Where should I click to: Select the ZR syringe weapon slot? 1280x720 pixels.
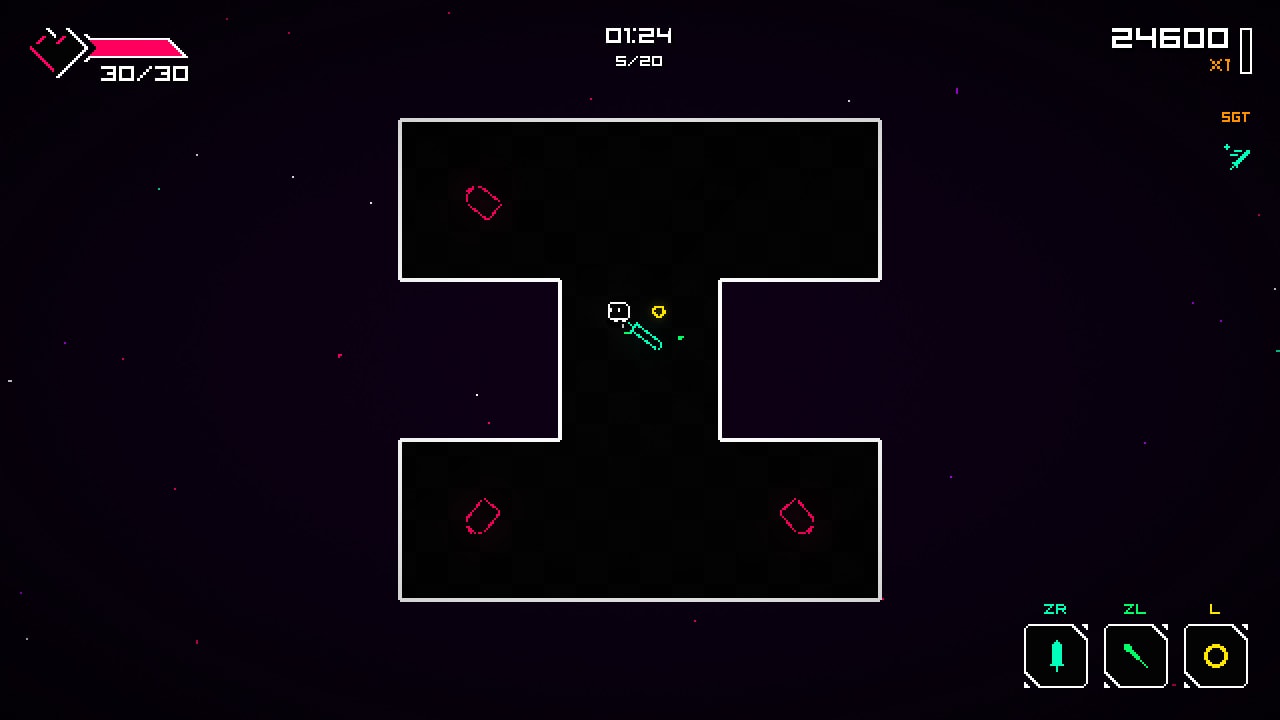click(1055, 656)
